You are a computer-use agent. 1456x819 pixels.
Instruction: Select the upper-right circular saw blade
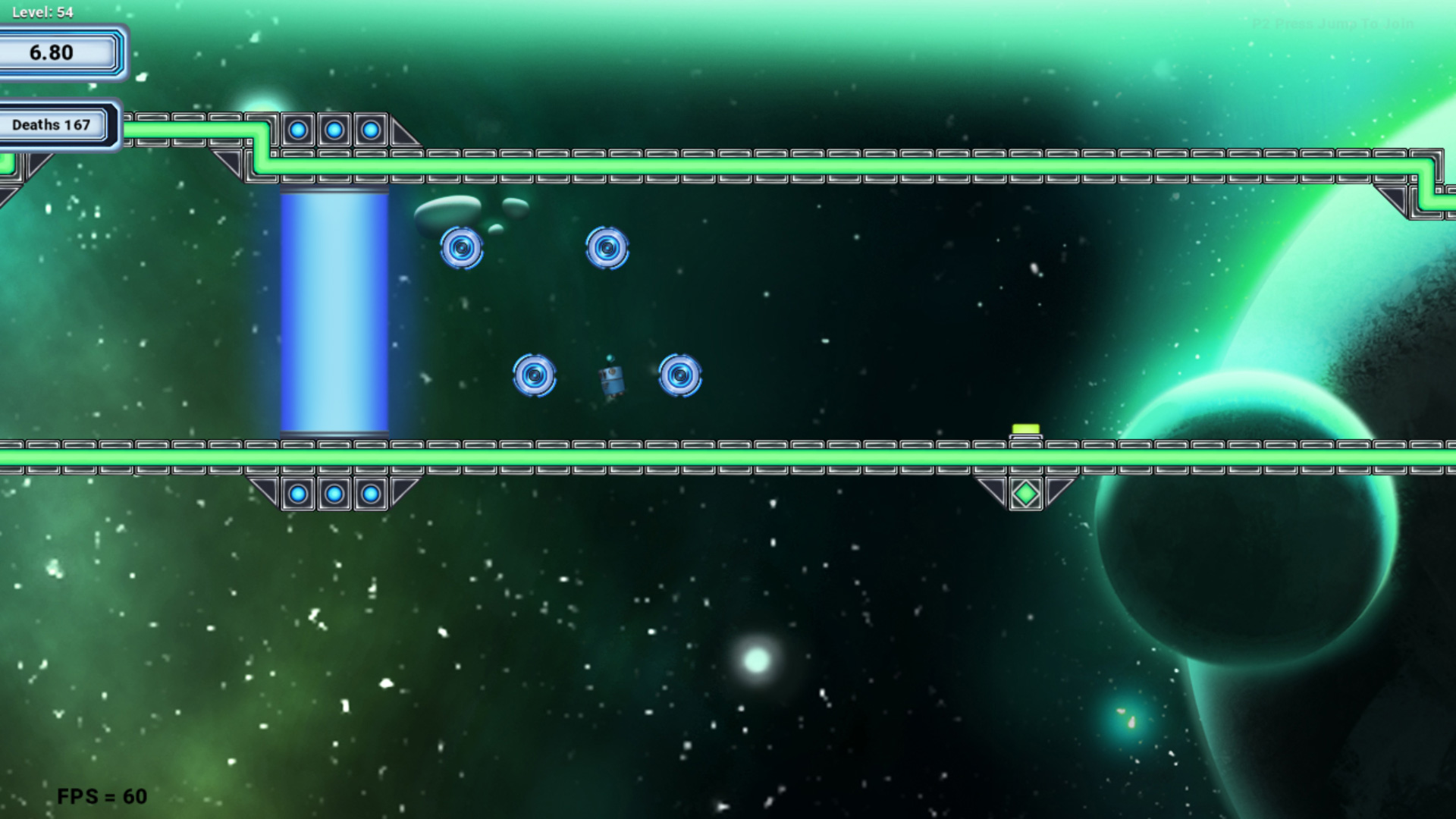607,249
